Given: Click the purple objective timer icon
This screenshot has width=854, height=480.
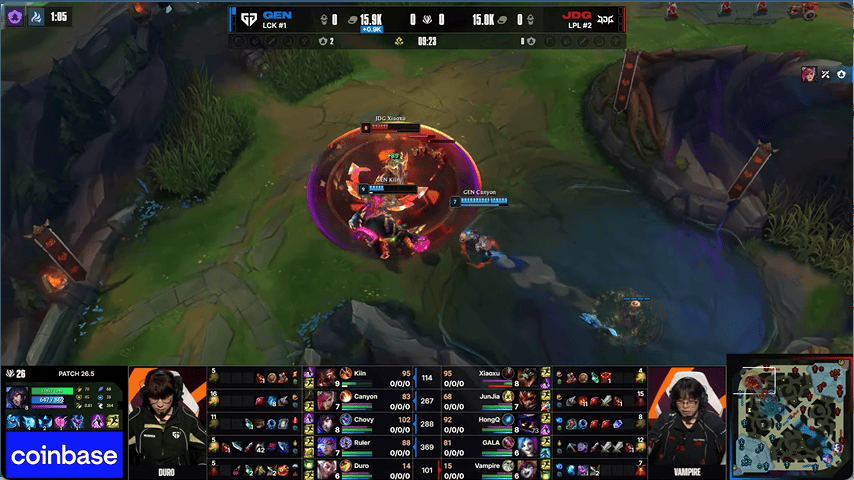Looking at the screenshot, I should click(x=16, y=17).
